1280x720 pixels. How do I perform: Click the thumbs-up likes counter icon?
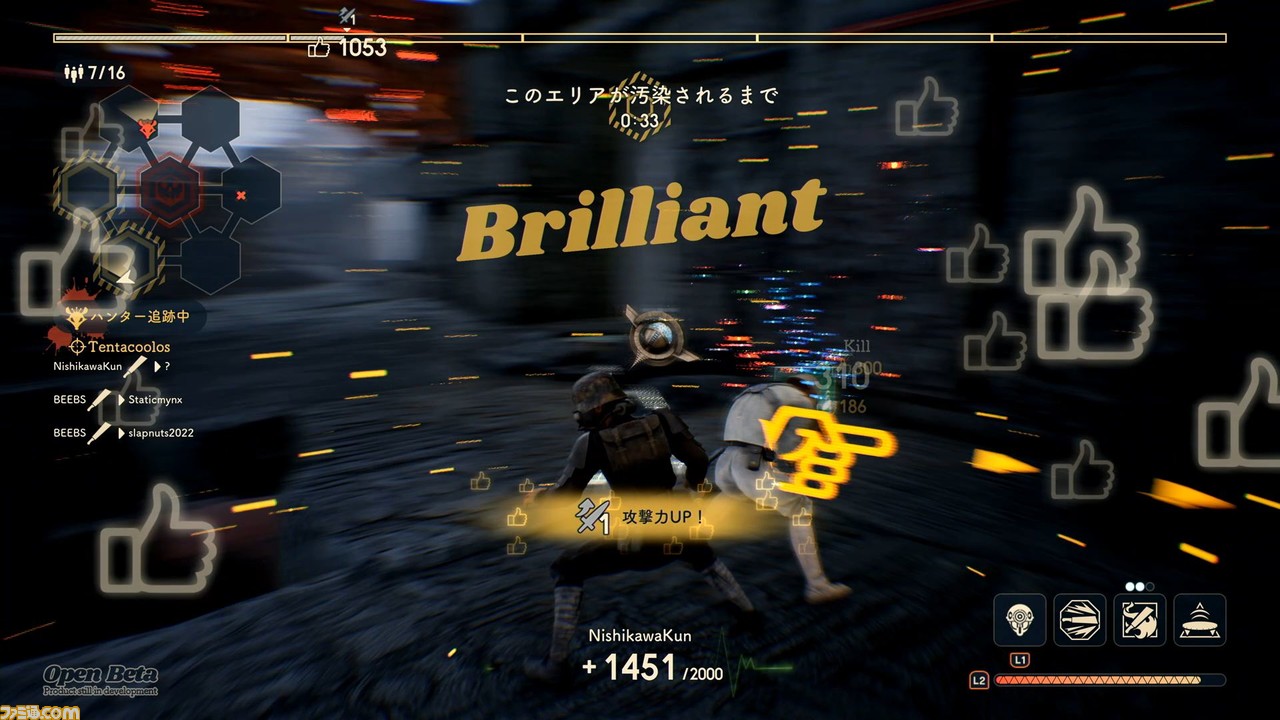(x=319, y=48)
